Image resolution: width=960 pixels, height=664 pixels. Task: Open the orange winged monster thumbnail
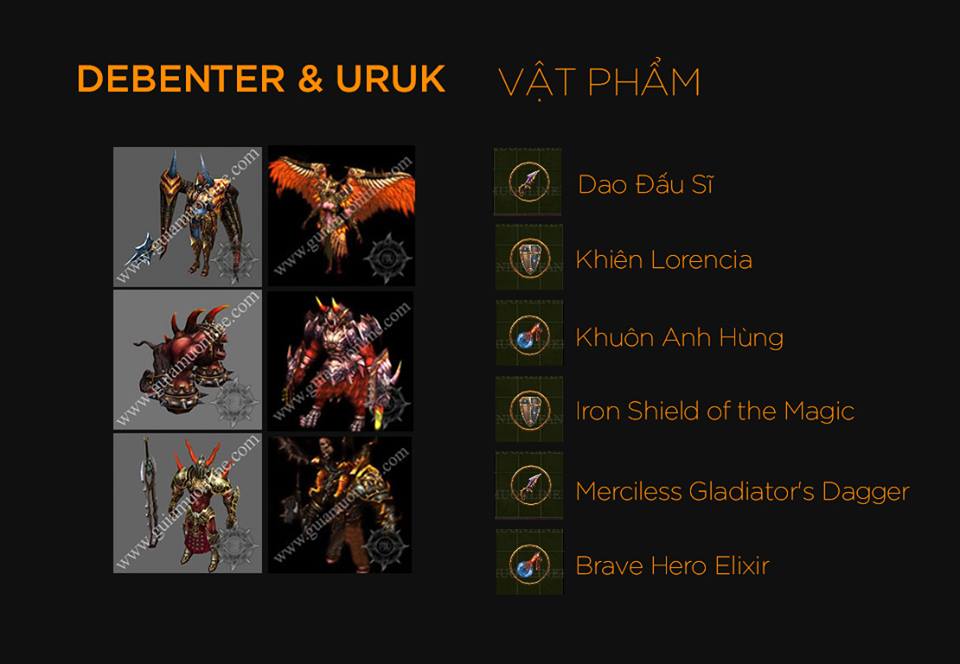(340, 215)
